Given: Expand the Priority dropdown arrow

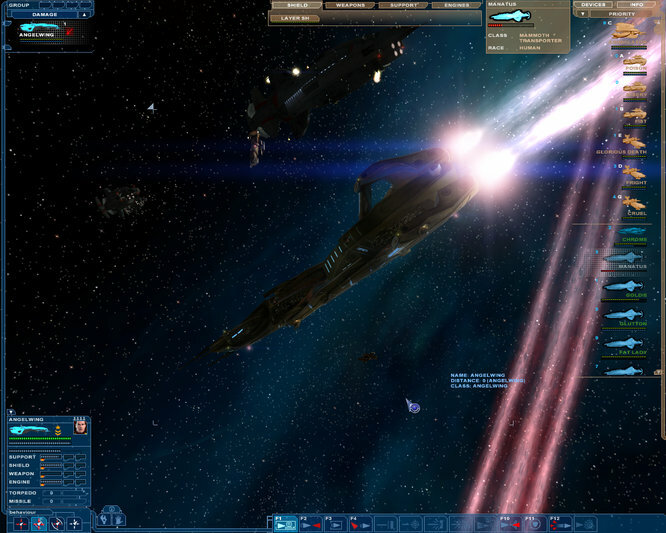Looking at the screenshot, I should click(583, 14).
